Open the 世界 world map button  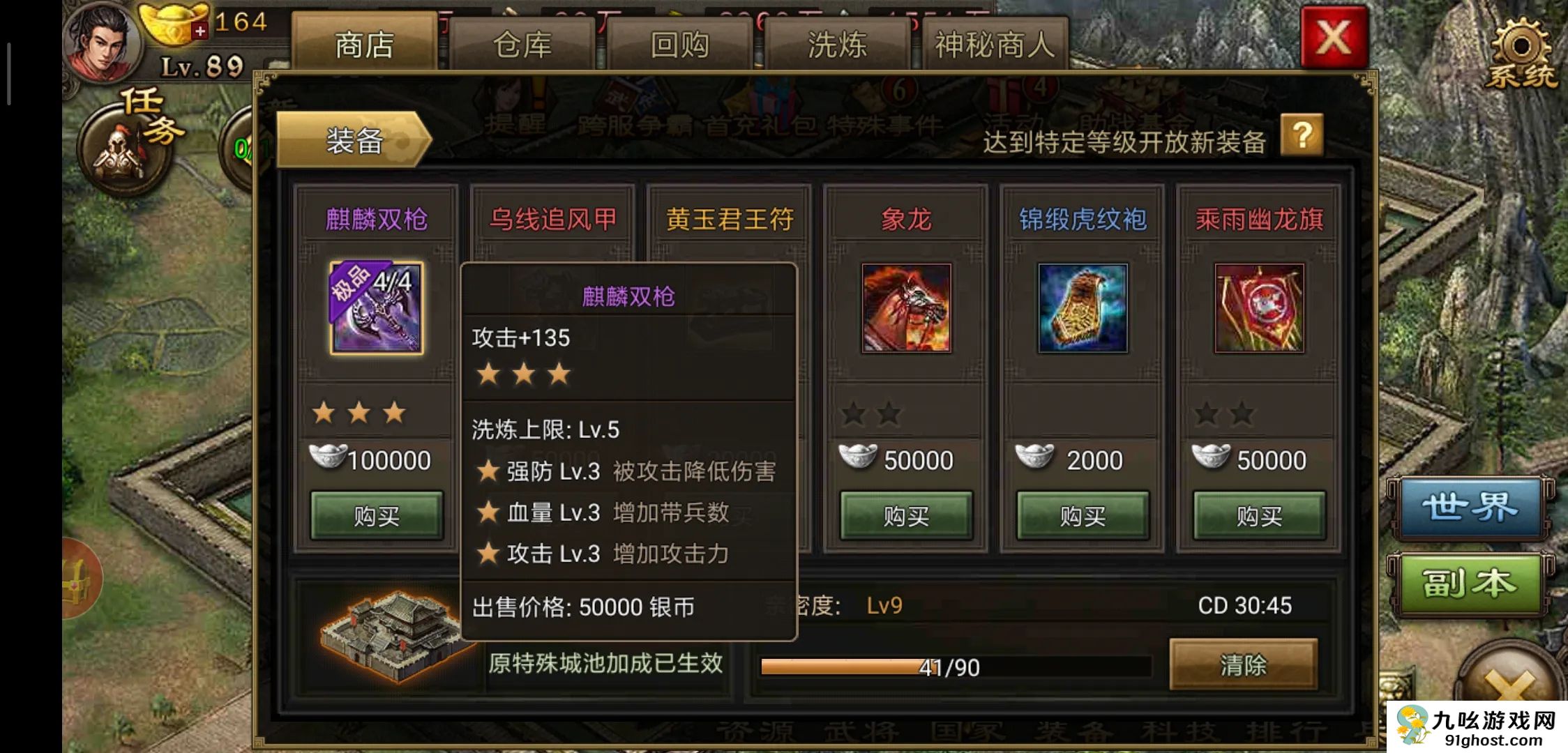(x=1470, y=508)
